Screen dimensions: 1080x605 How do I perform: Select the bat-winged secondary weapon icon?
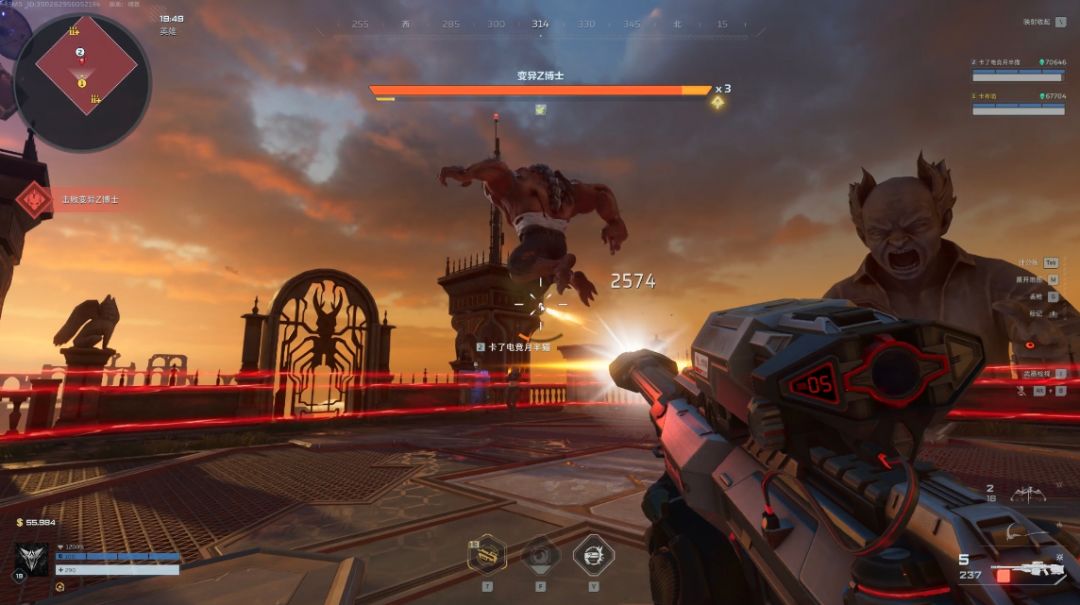coord(1027,493)
